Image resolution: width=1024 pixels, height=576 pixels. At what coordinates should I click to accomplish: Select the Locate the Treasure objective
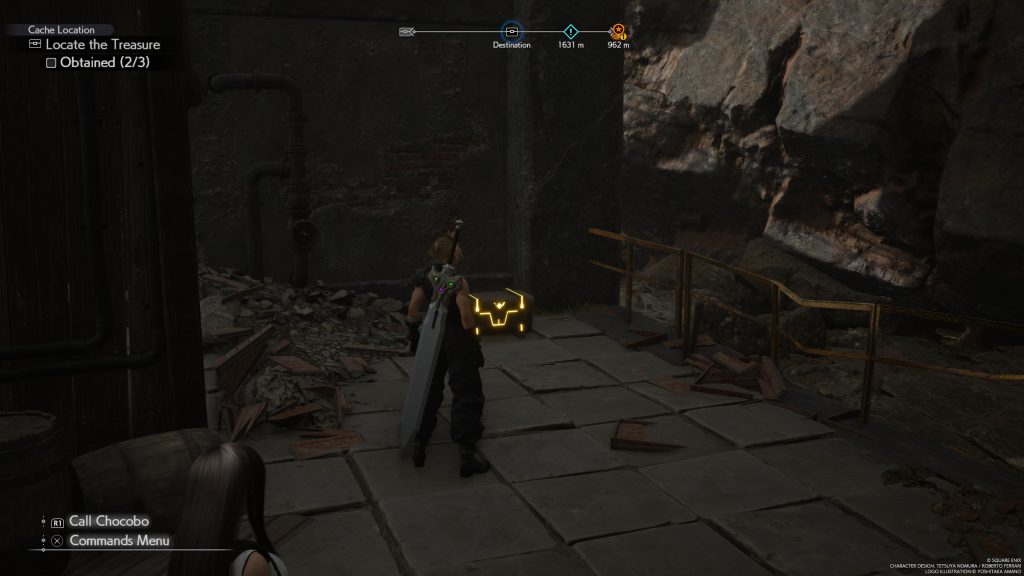102,45
